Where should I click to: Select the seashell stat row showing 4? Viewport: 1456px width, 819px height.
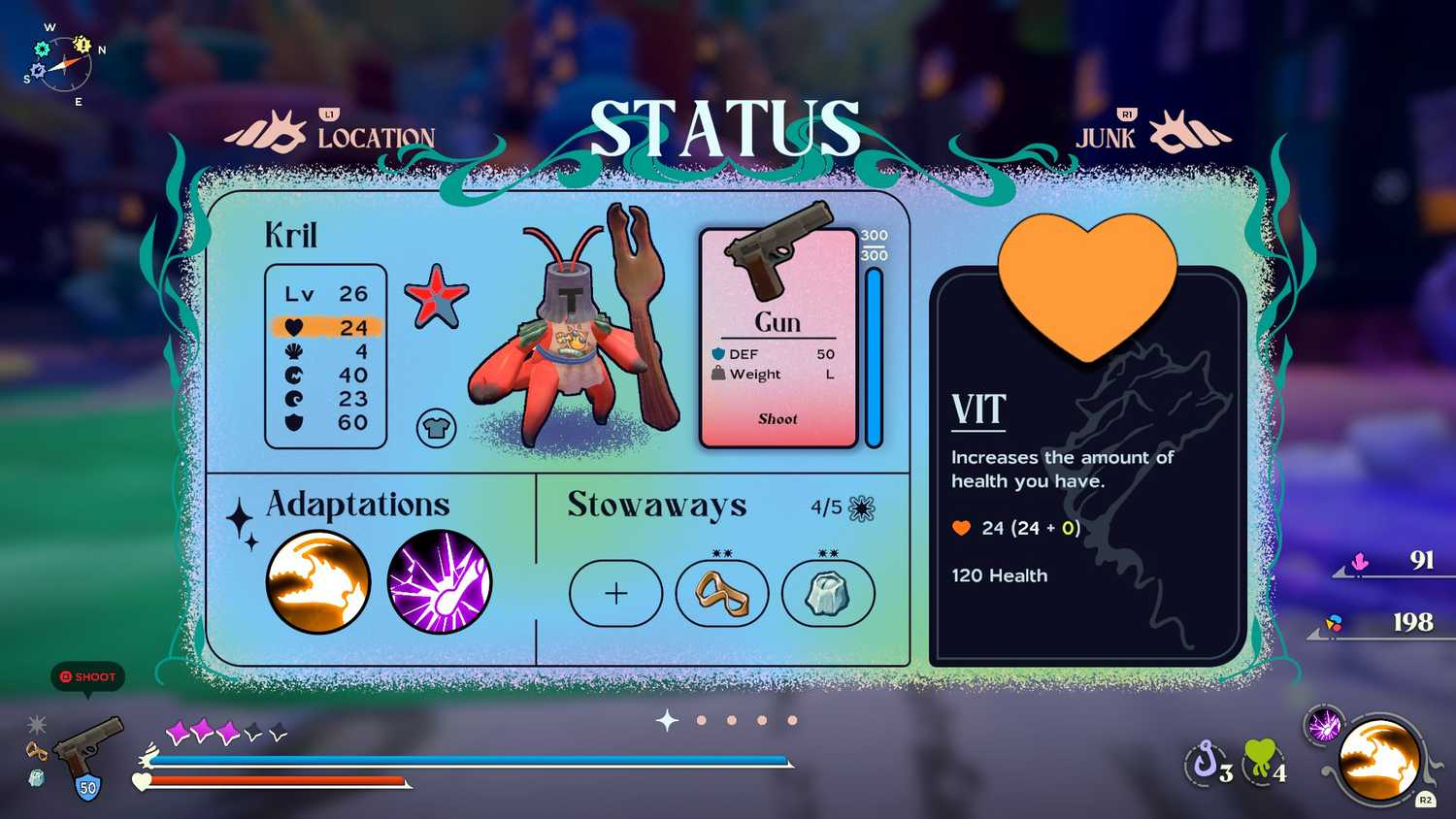coord(326,351)
